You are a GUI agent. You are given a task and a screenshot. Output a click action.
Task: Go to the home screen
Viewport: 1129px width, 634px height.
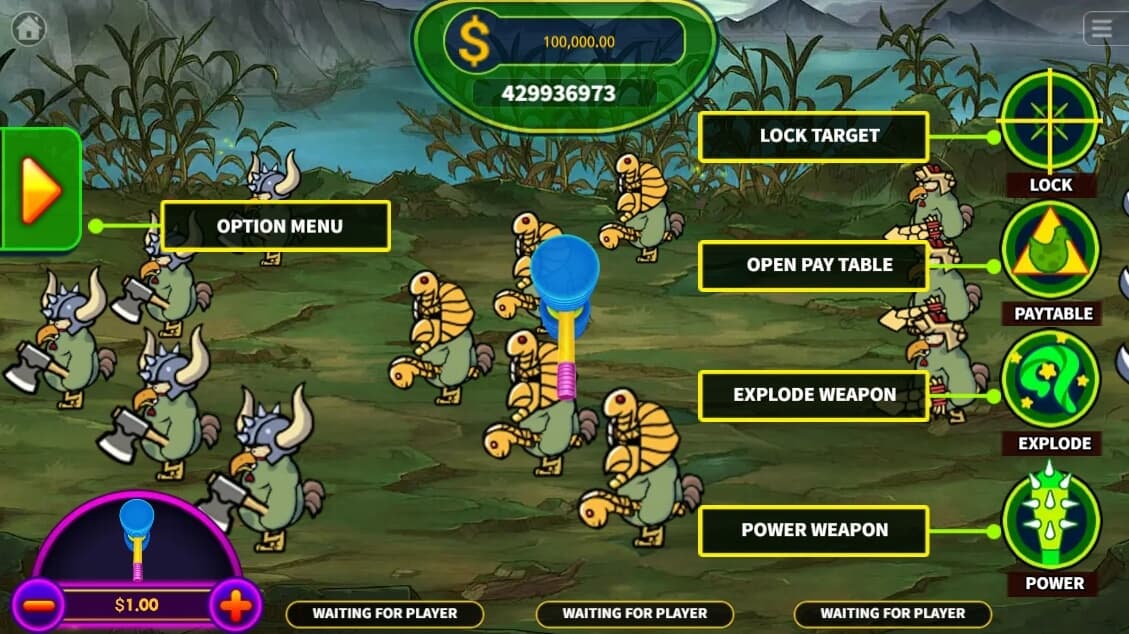pos(28,28)
